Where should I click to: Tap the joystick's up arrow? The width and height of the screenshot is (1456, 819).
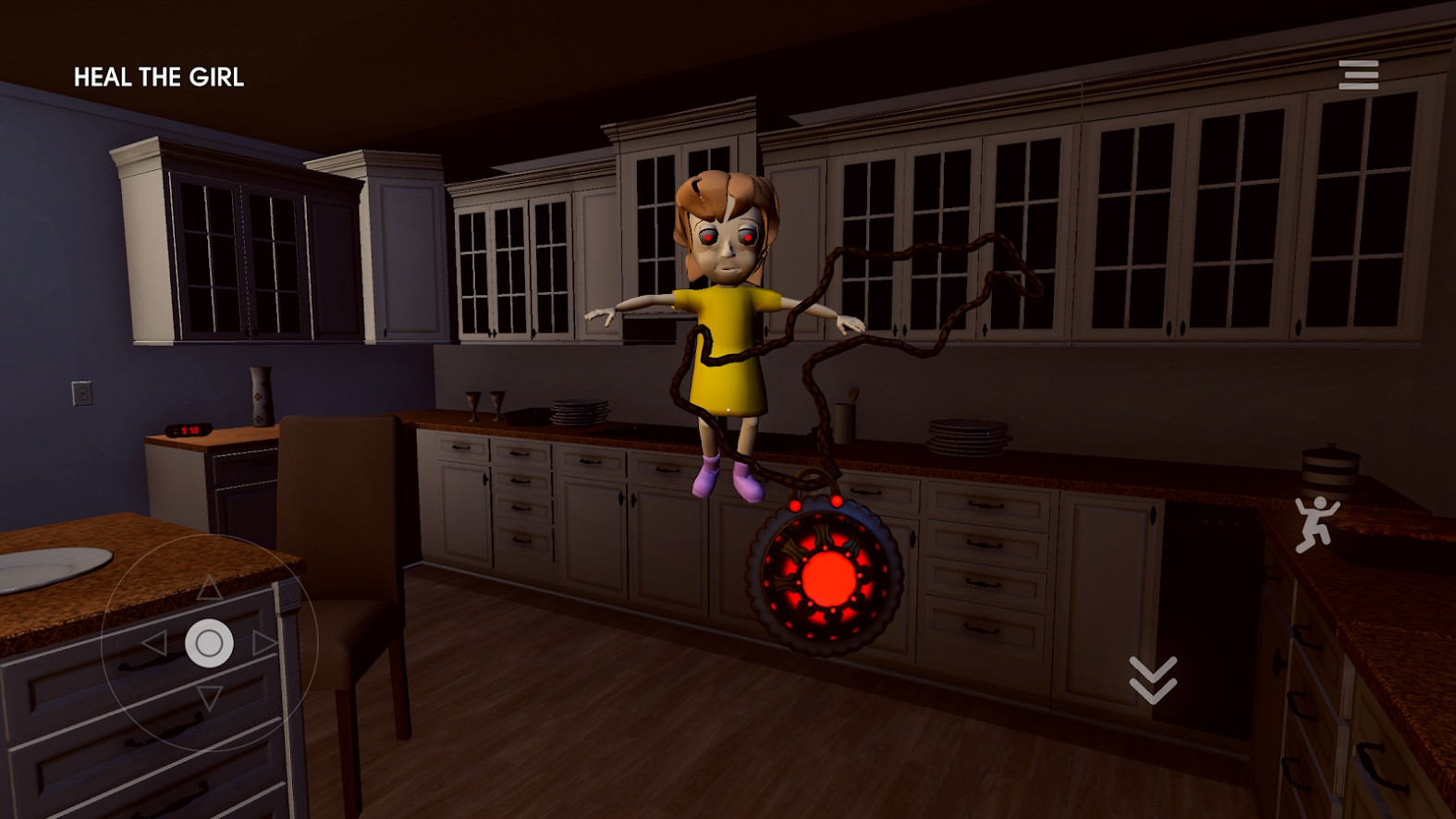pos(209,587)
